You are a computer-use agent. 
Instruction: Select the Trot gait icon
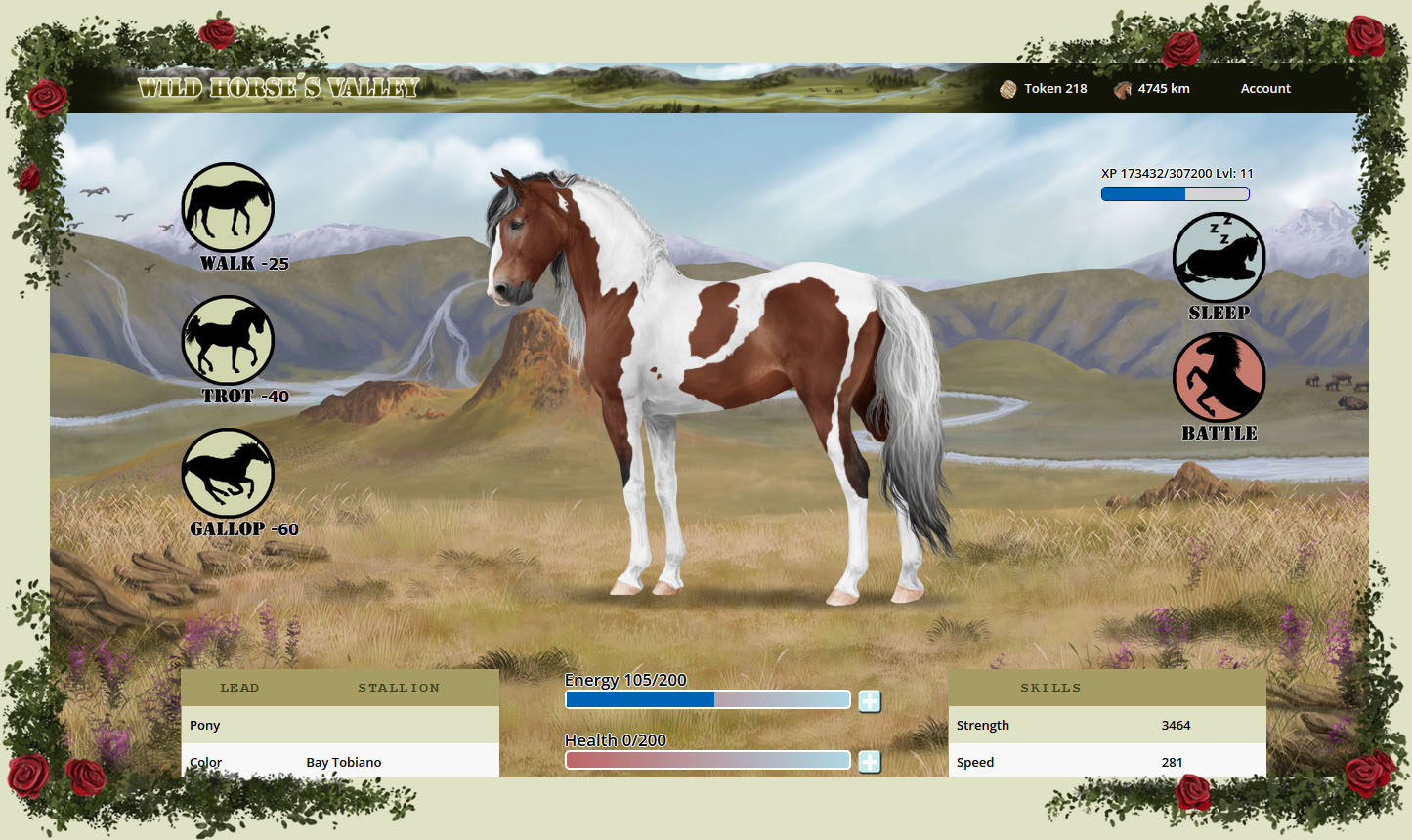[x=228, y=341]
